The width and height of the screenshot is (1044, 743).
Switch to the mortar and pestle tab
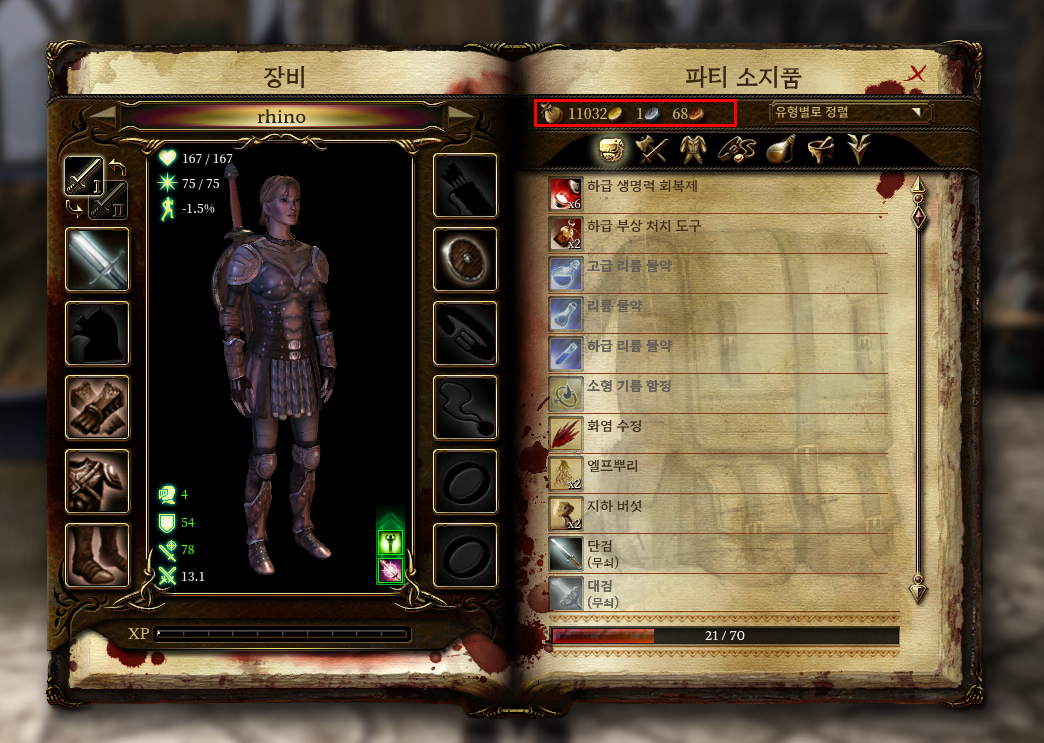tap(821, 149)
